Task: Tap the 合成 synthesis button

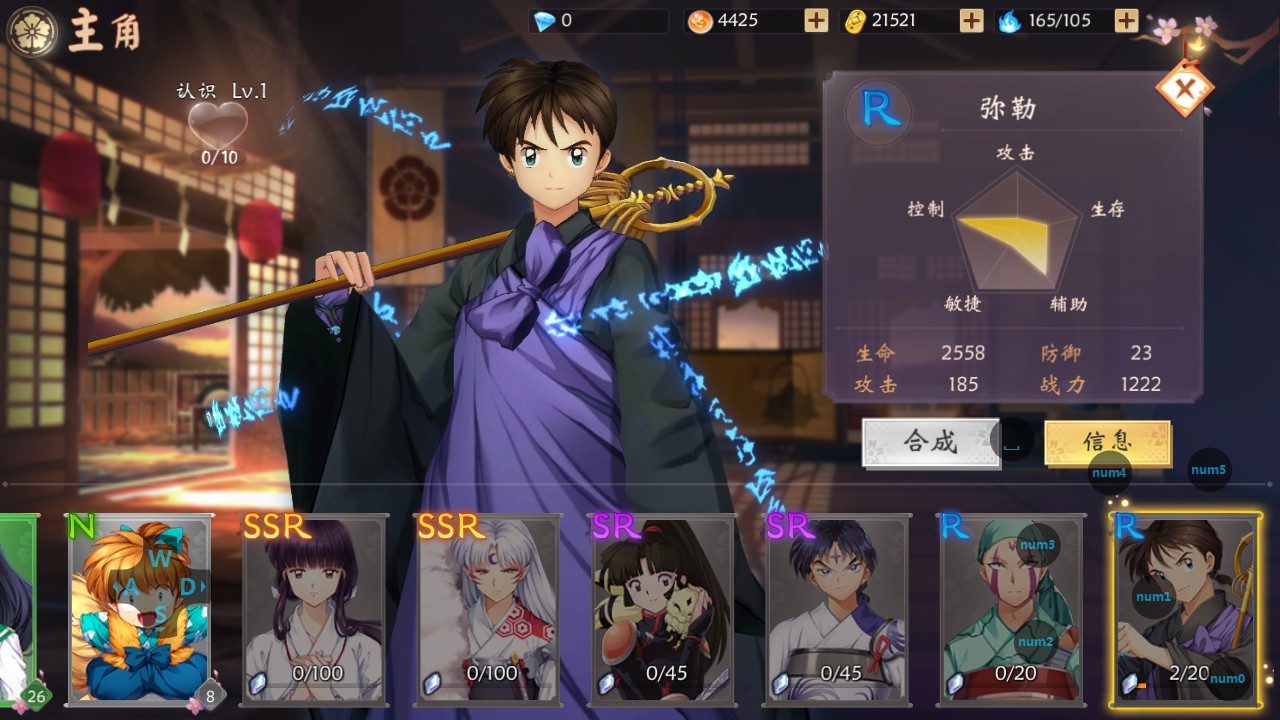Action: coord(931,442)
